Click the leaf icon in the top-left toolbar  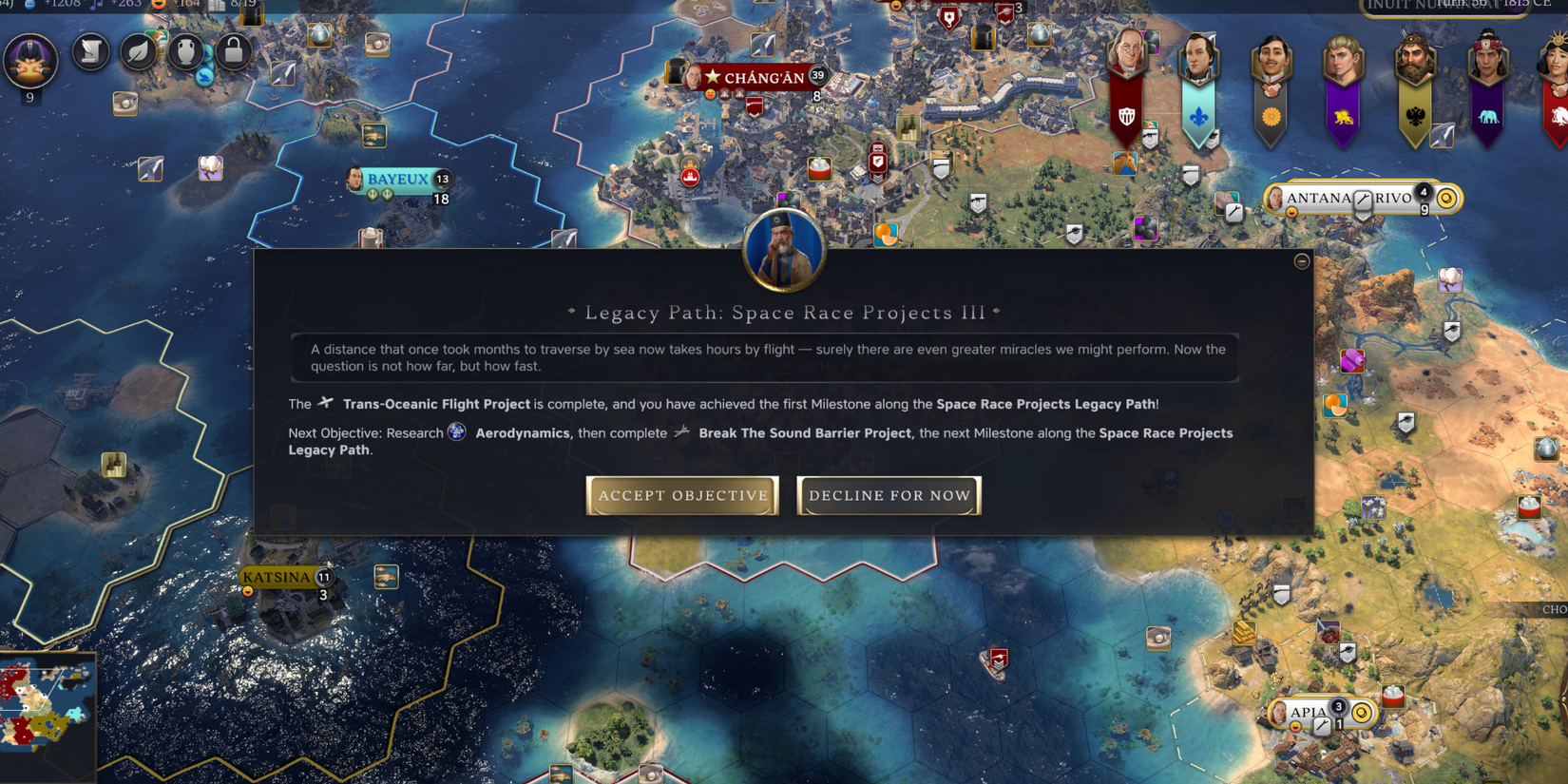tap(137, 52)
